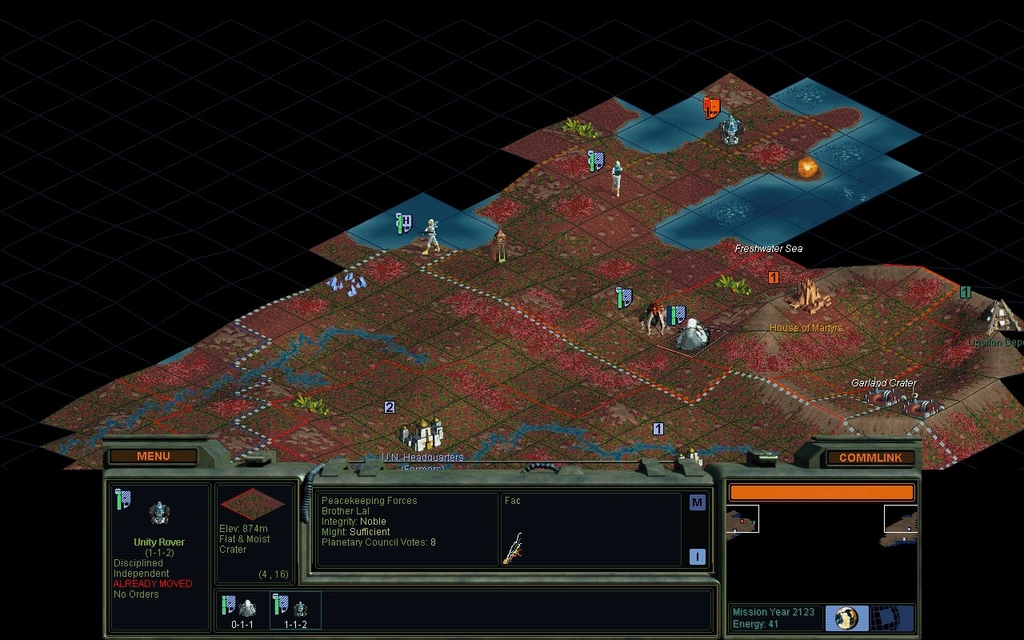
Task: Click the M button in info panel
Action: [x=697, y=503]
